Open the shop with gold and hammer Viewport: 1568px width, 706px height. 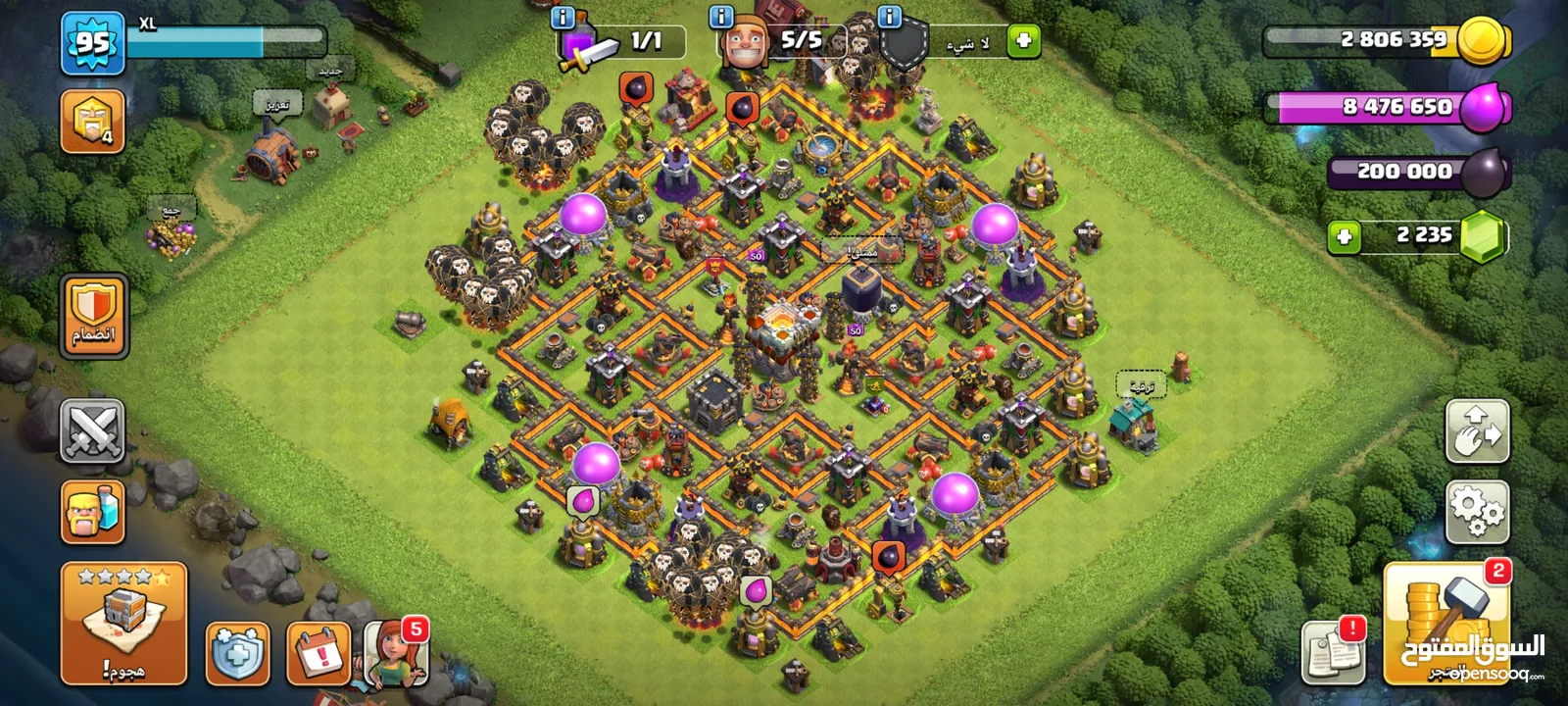[1446, 623]
